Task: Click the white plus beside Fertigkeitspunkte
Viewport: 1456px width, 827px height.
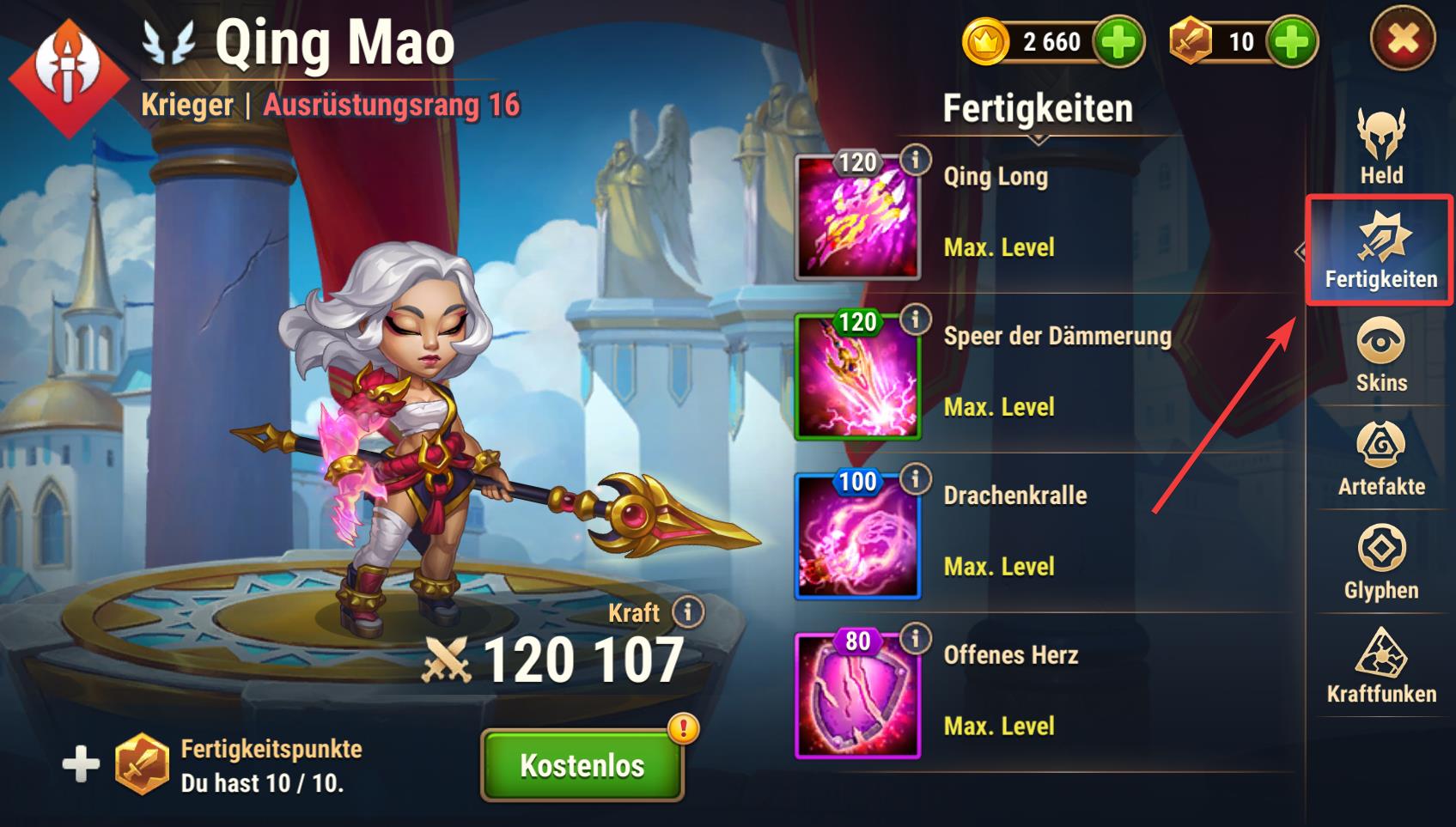Action: [81, 764]
